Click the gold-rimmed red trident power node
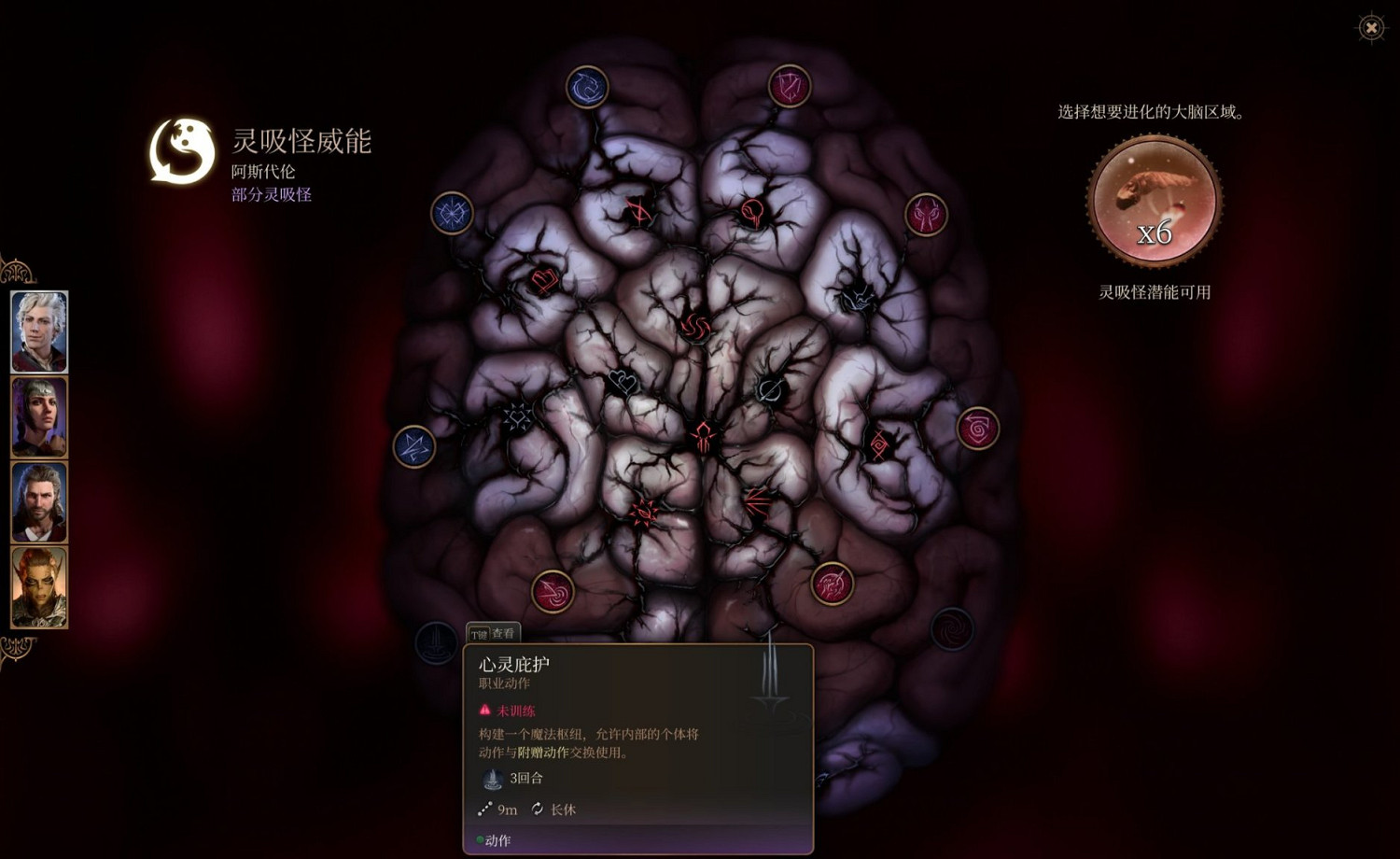The height and width of the screenshot is (859, 1400). 830,582
